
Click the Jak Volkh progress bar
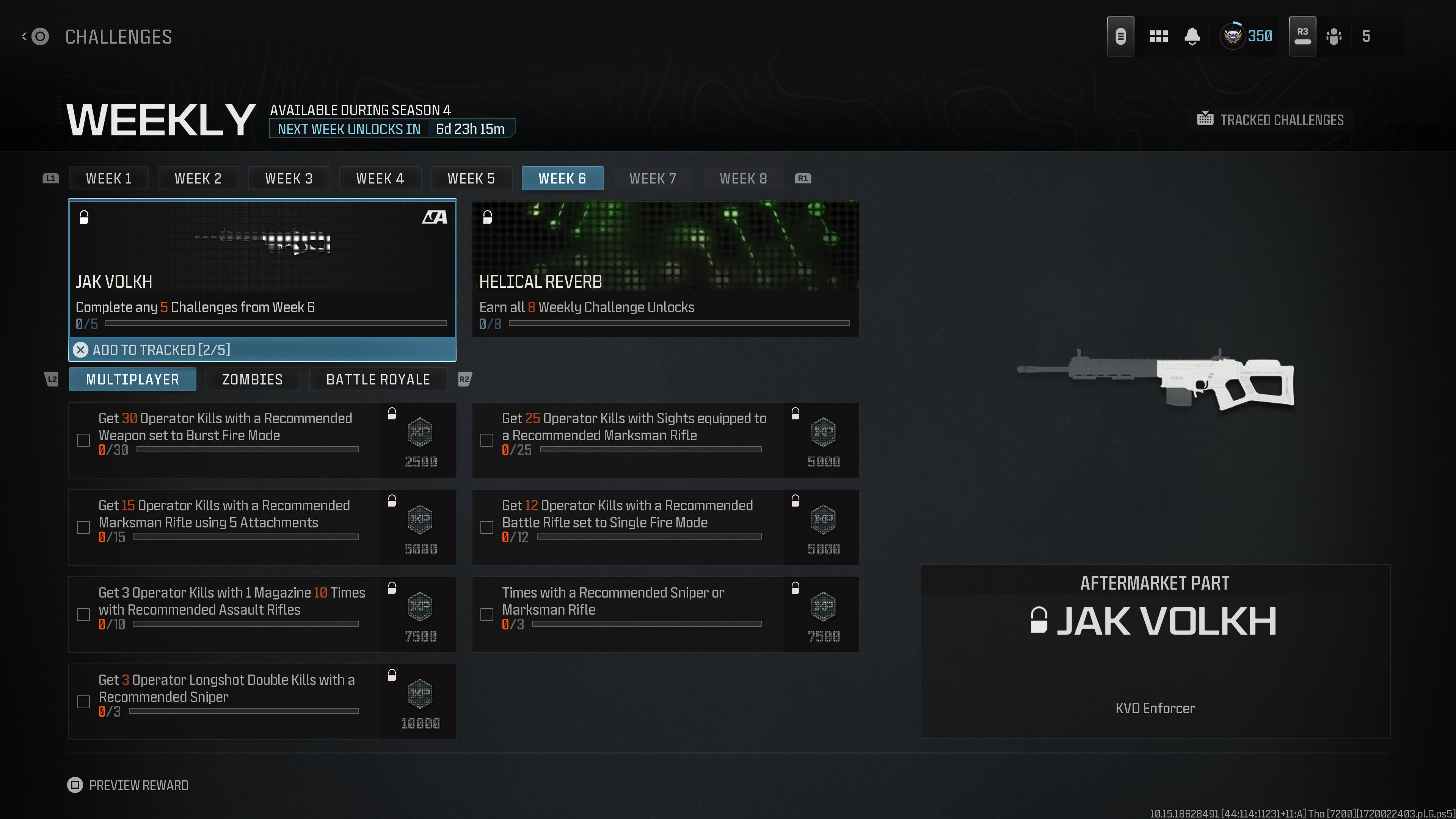275,324
